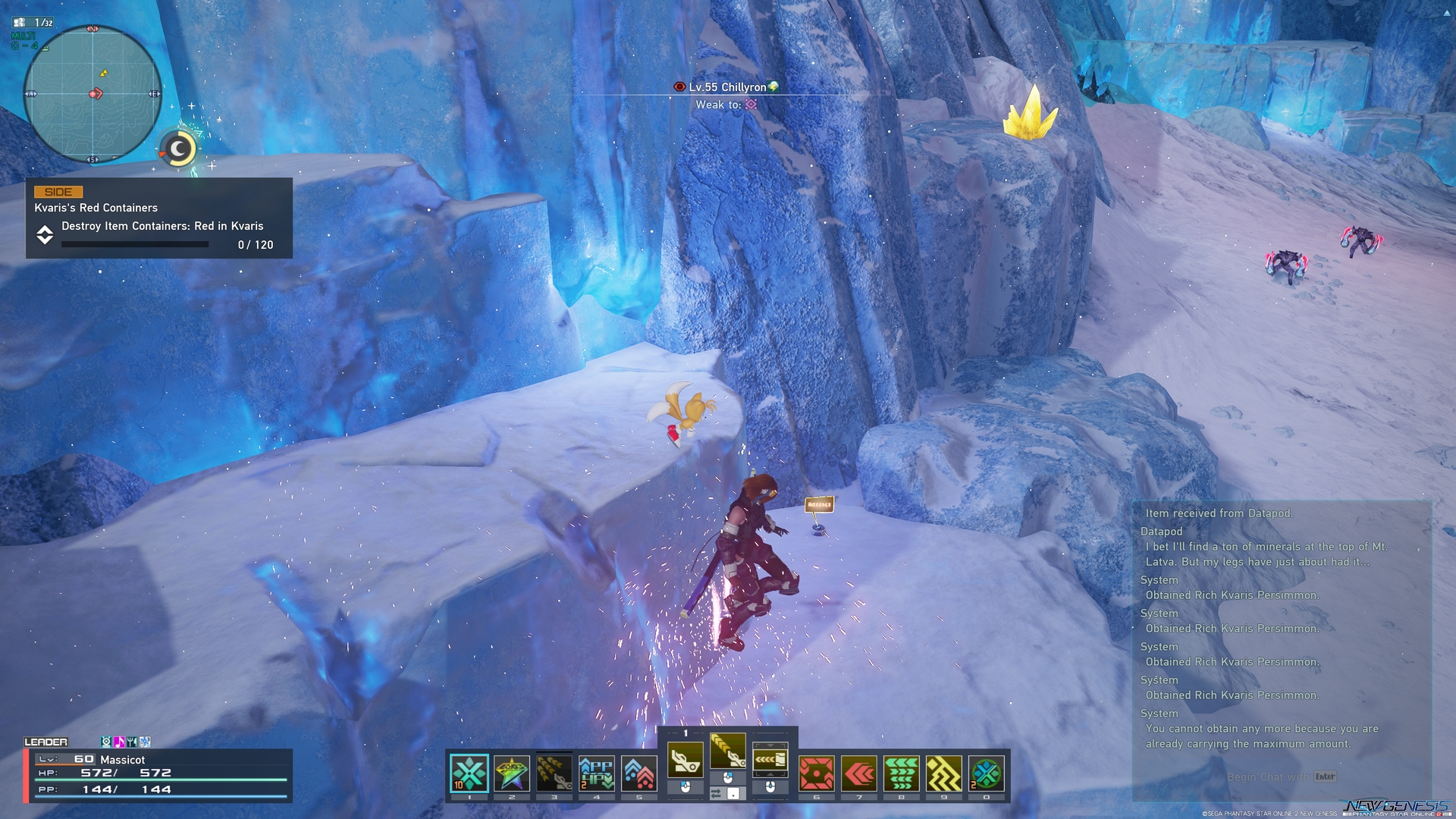Viewport: 1456px width, 819px height.
Task: Activate the red square target skill in slot 6
Action: coord(817,773)
